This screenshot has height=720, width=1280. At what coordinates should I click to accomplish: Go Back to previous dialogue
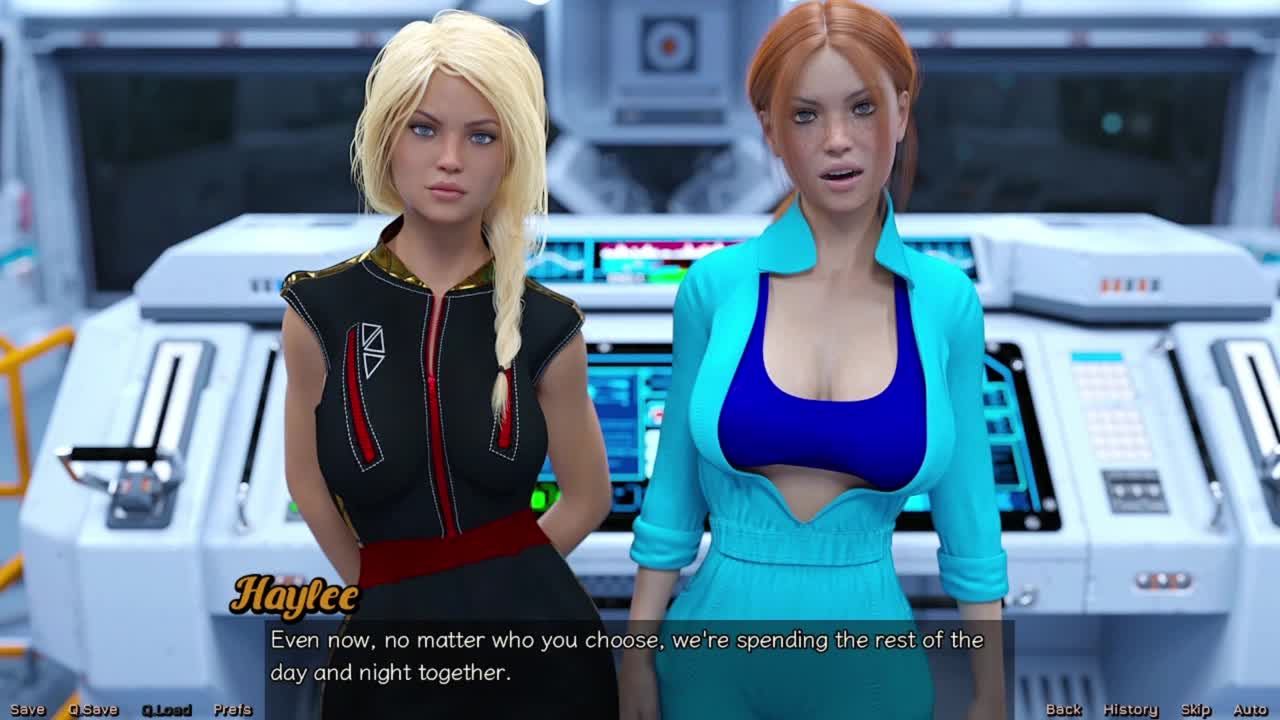[x=1063, y=709]
